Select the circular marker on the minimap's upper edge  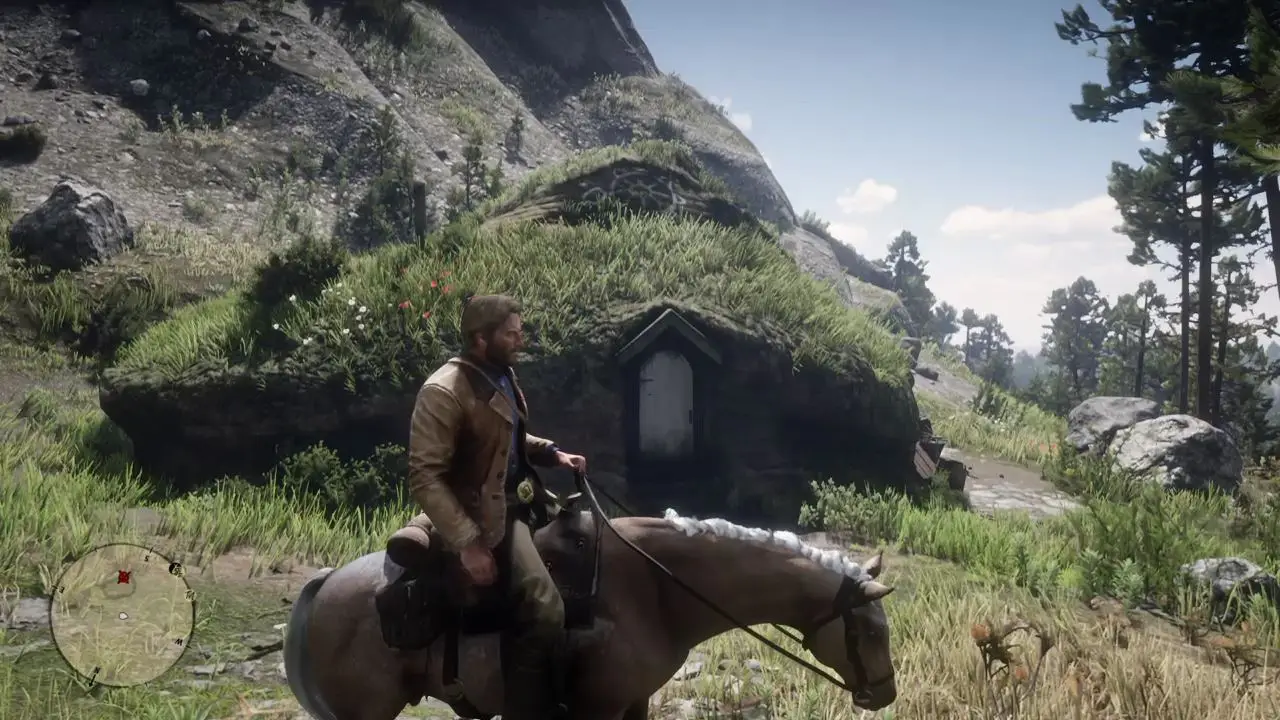(175, 570)
